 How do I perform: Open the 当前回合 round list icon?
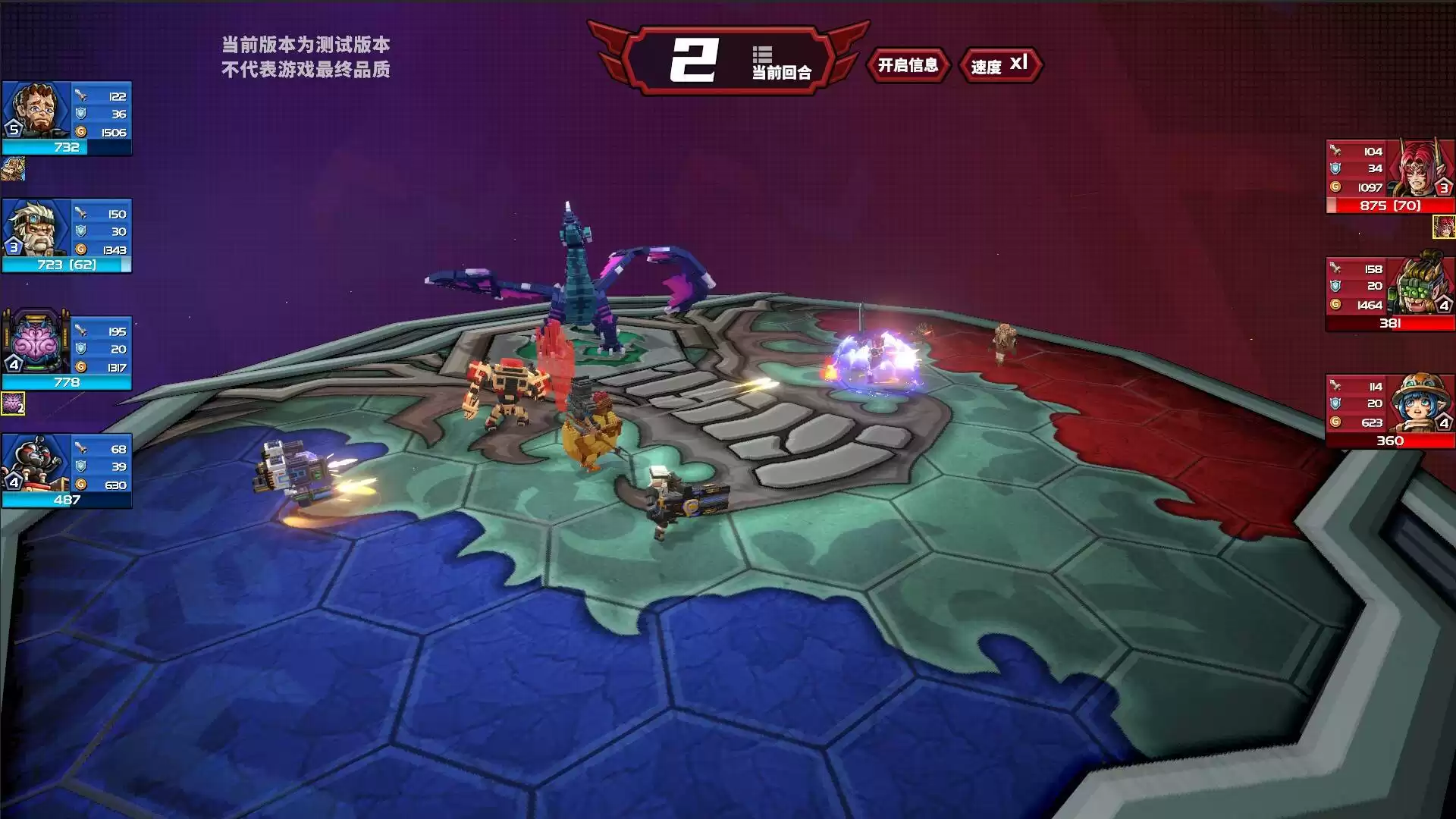point(762,55)
